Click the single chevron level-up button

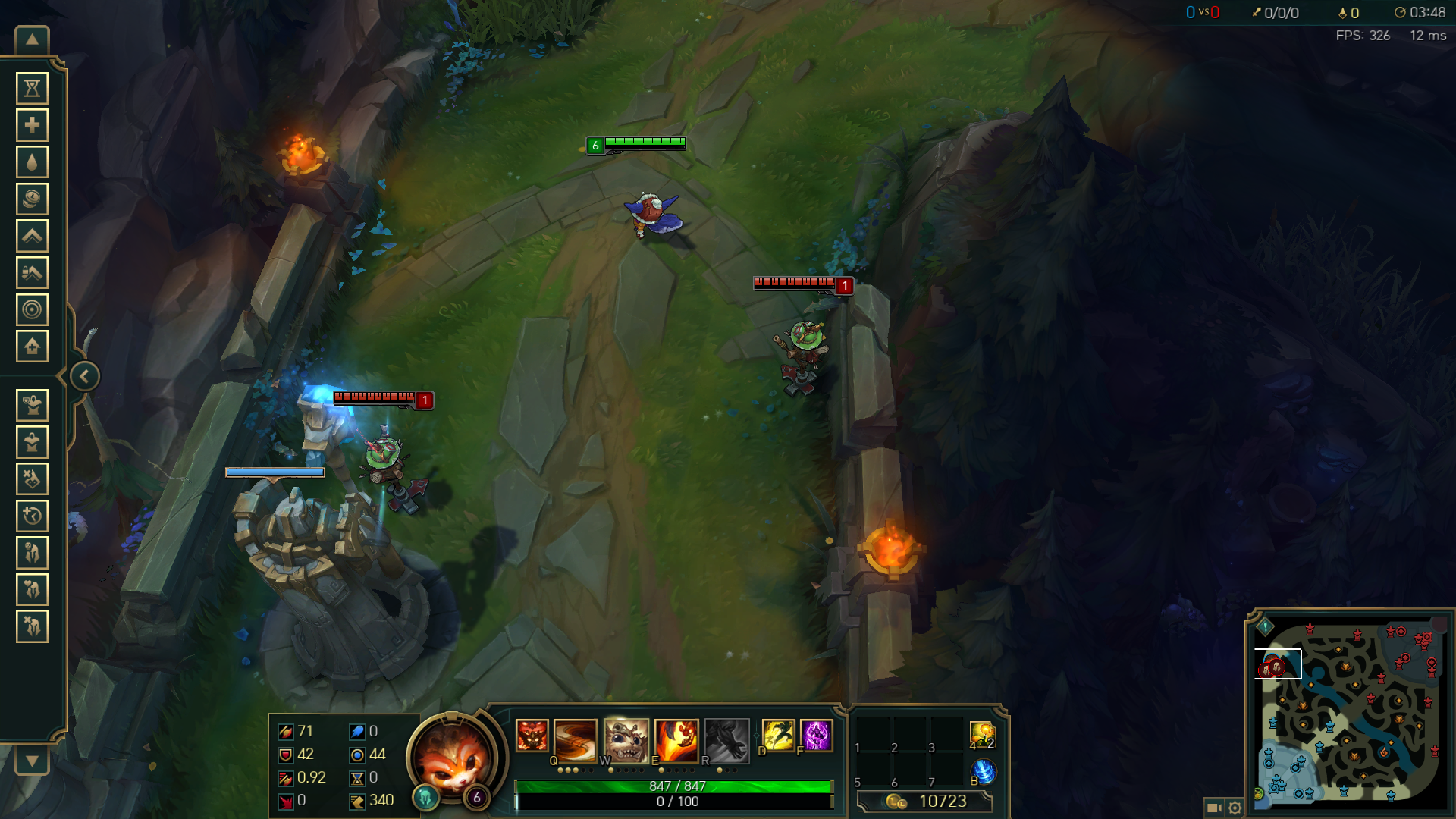tap(32, 236)
